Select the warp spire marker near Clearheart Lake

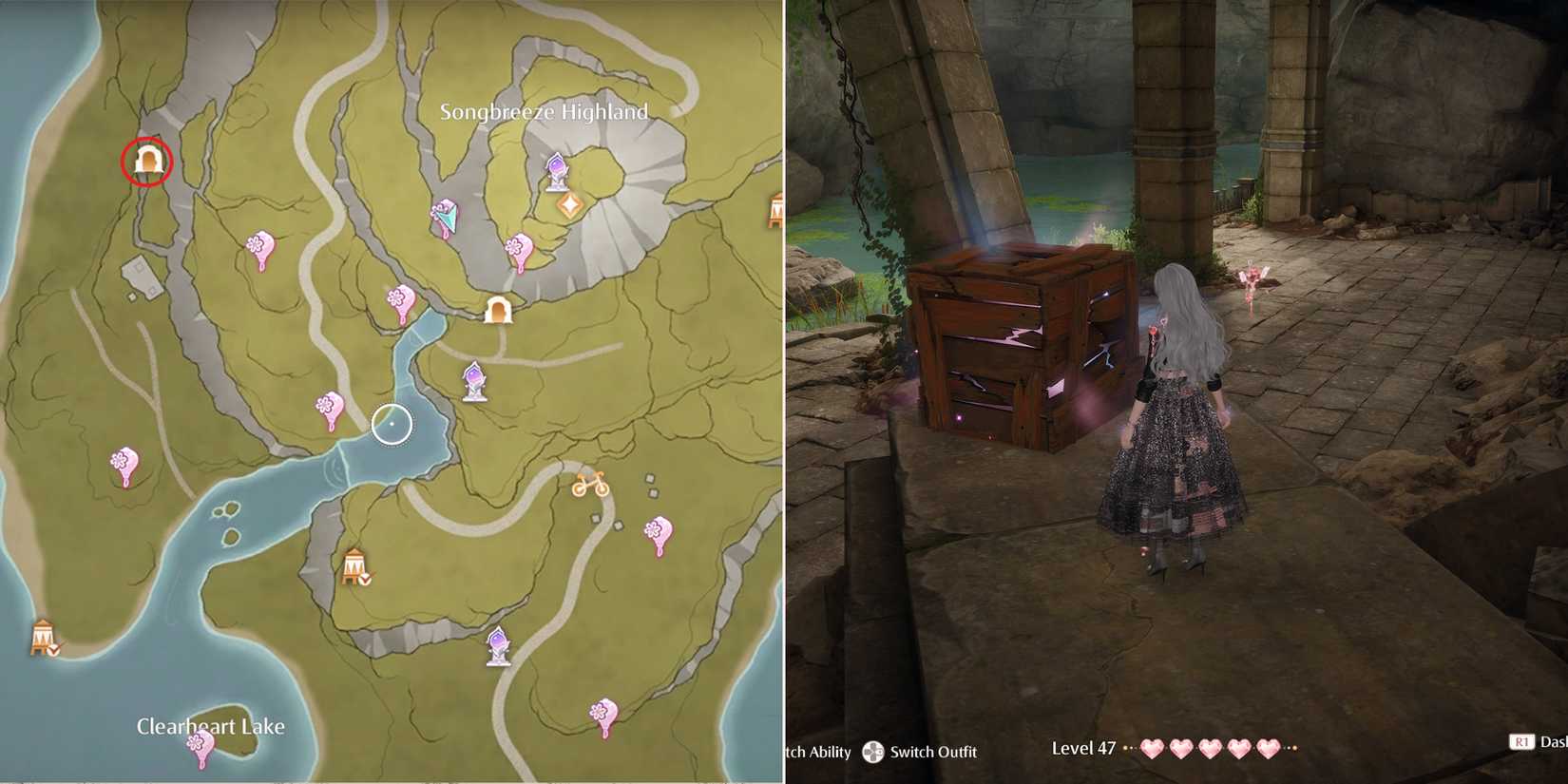[499, 644]
